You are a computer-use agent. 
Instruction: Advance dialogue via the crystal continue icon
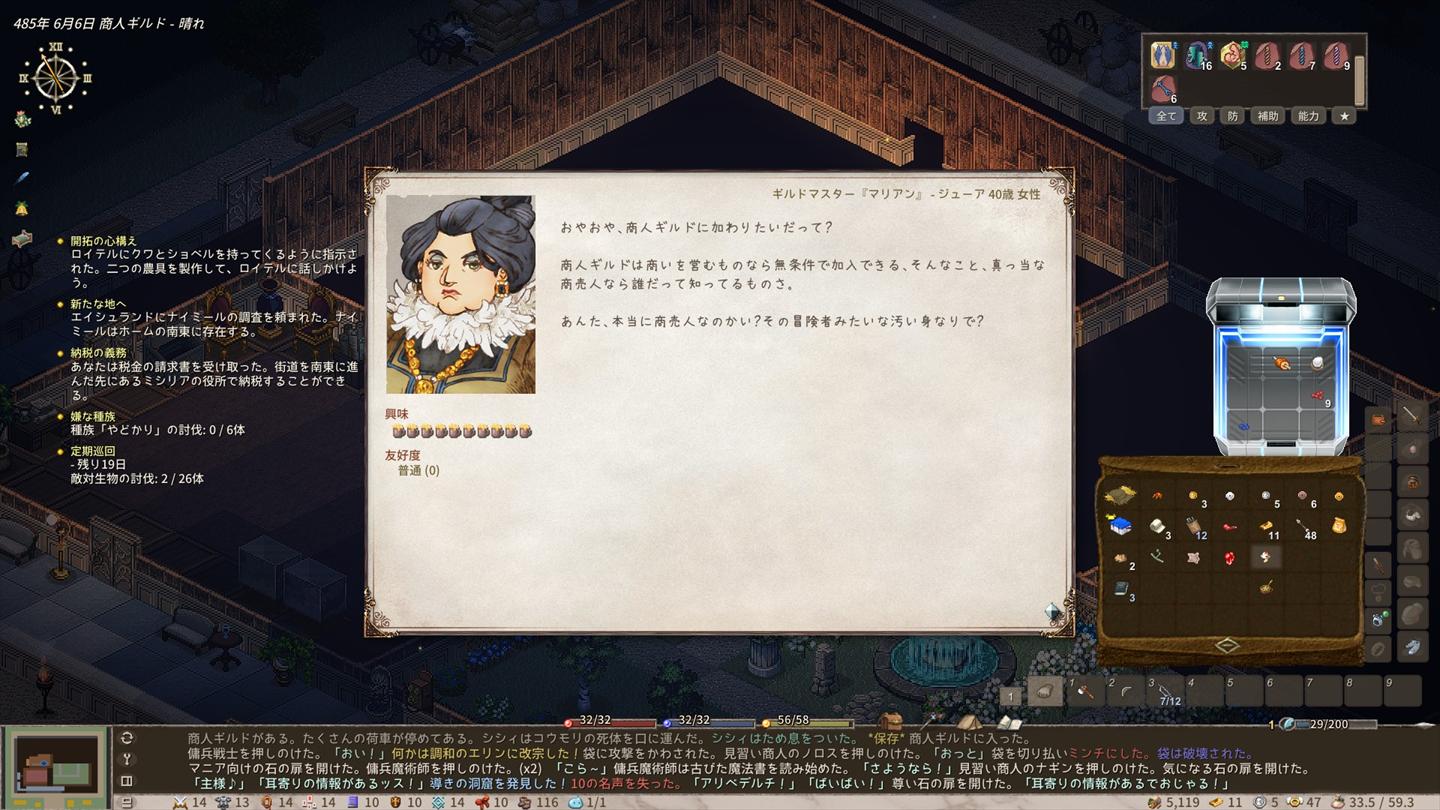pyautogui.click(x=1052, y=611)
